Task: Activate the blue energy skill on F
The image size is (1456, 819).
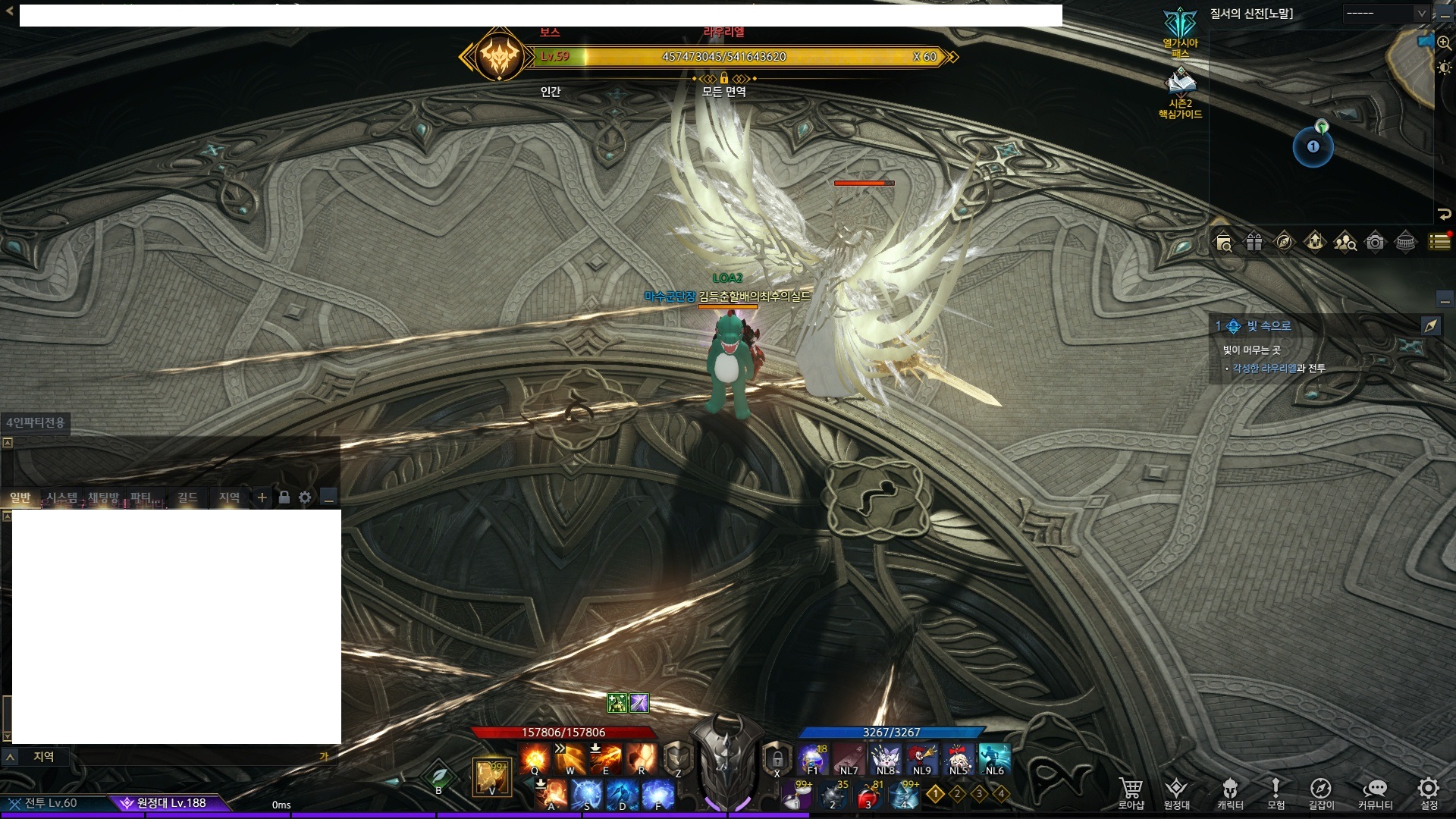Action: coord(657,795)
